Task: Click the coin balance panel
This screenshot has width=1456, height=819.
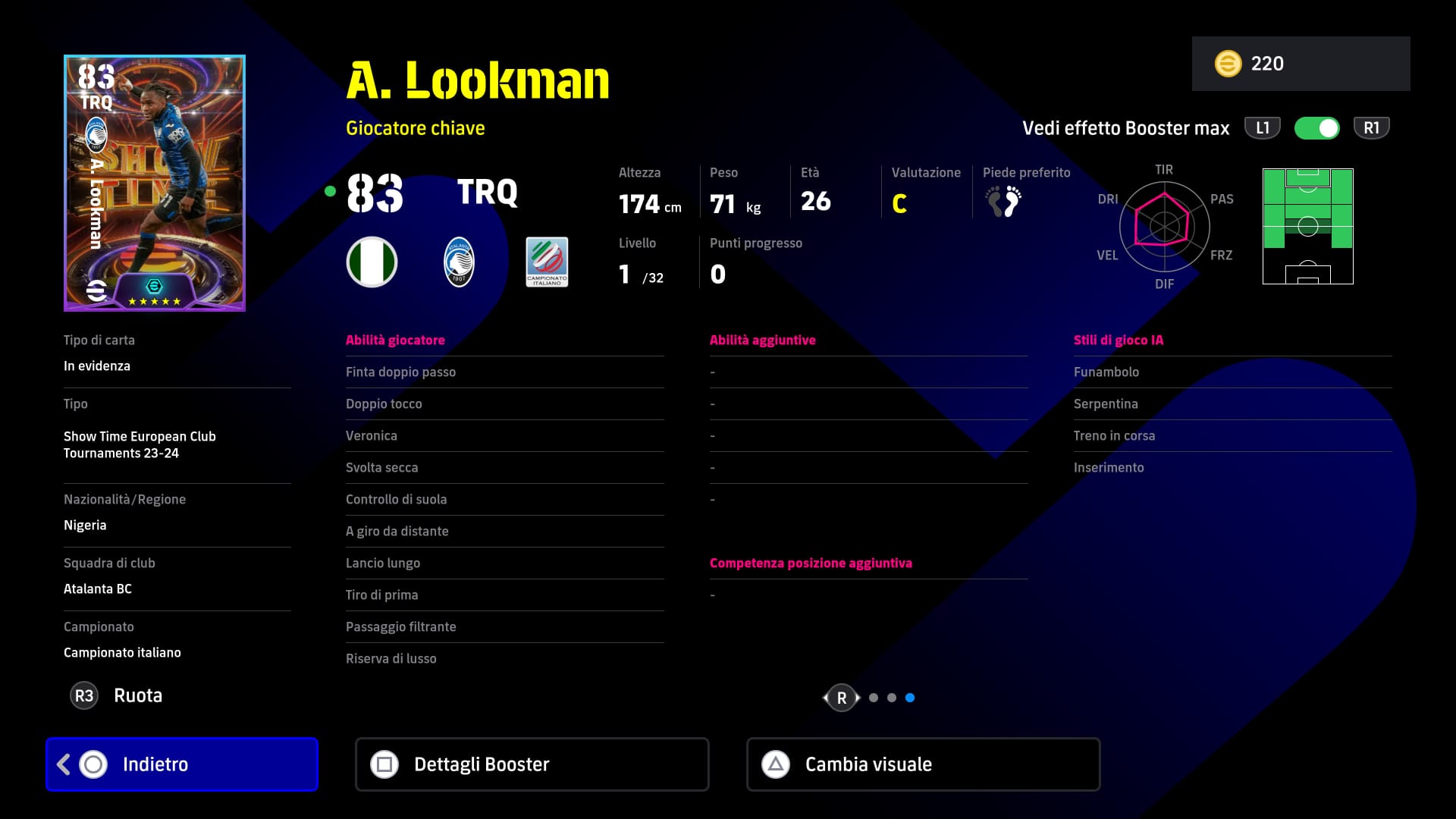Action: (x=1301, y=64)
